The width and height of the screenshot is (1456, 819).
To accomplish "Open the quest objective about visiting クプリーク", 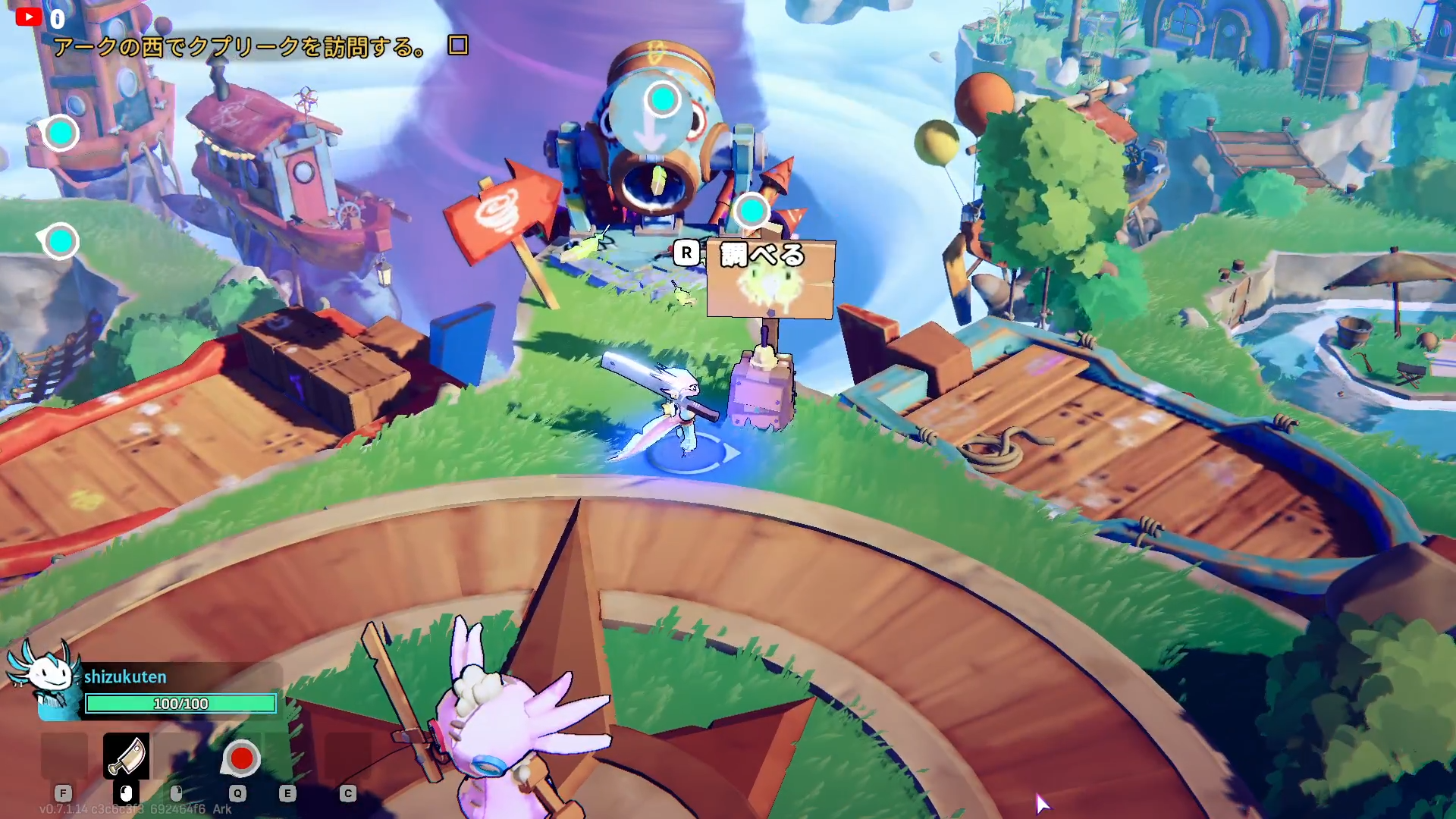I will point(240,47).
